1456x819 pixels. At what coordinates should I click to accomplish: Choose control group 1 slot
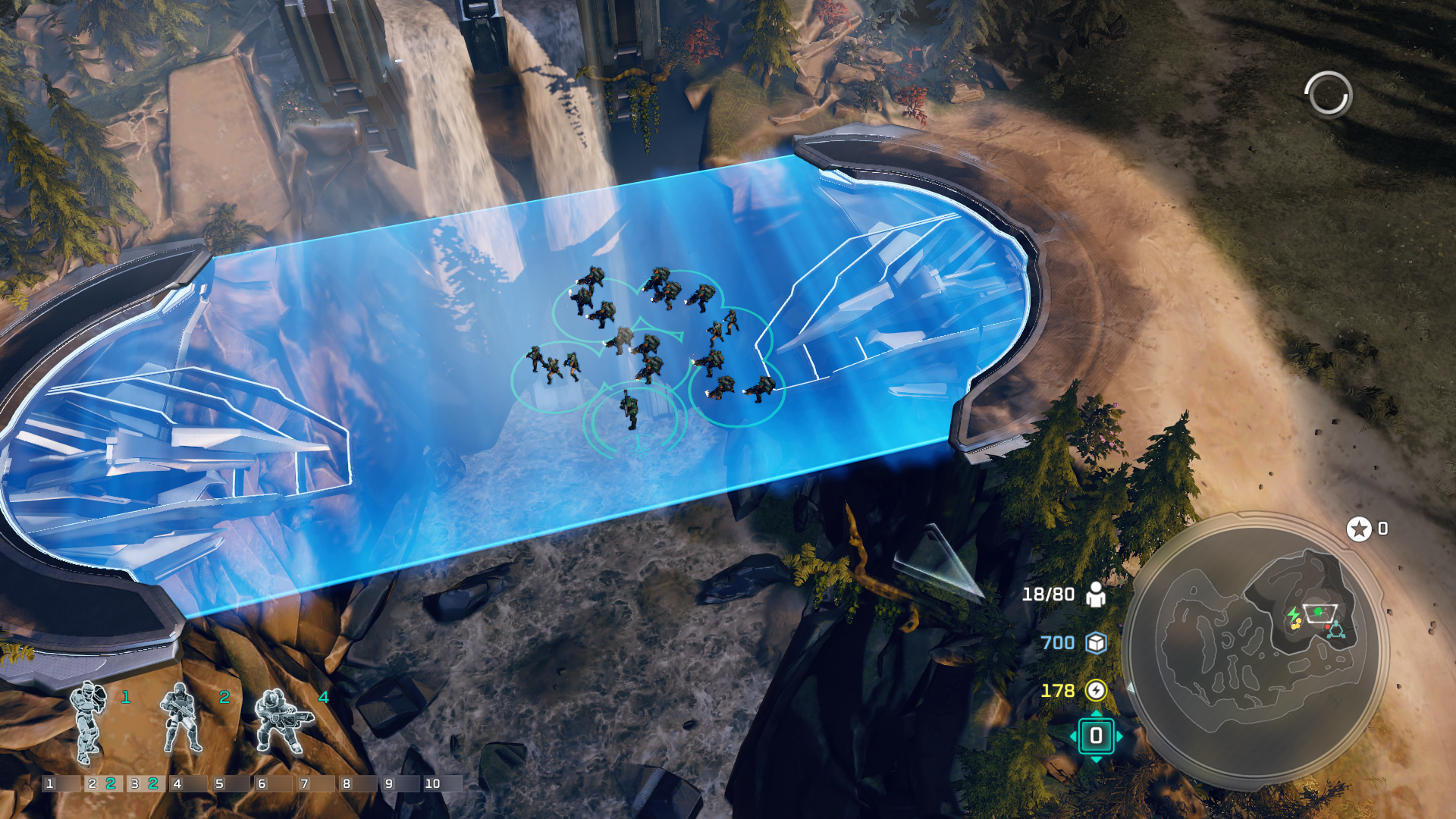coord(61,783)
